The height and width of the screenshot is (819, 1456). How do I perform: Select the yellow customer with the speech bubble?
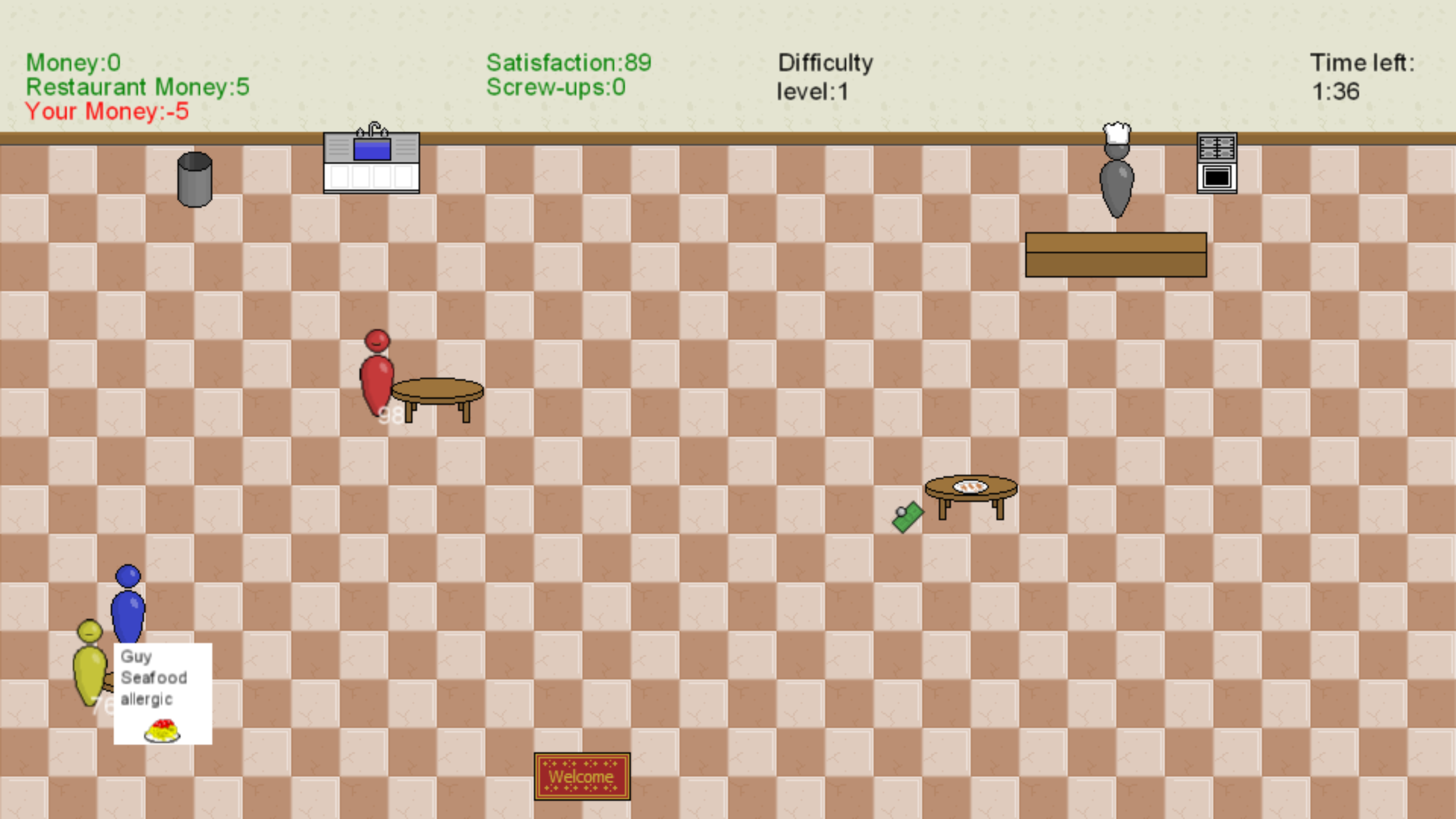pos(89,667)
